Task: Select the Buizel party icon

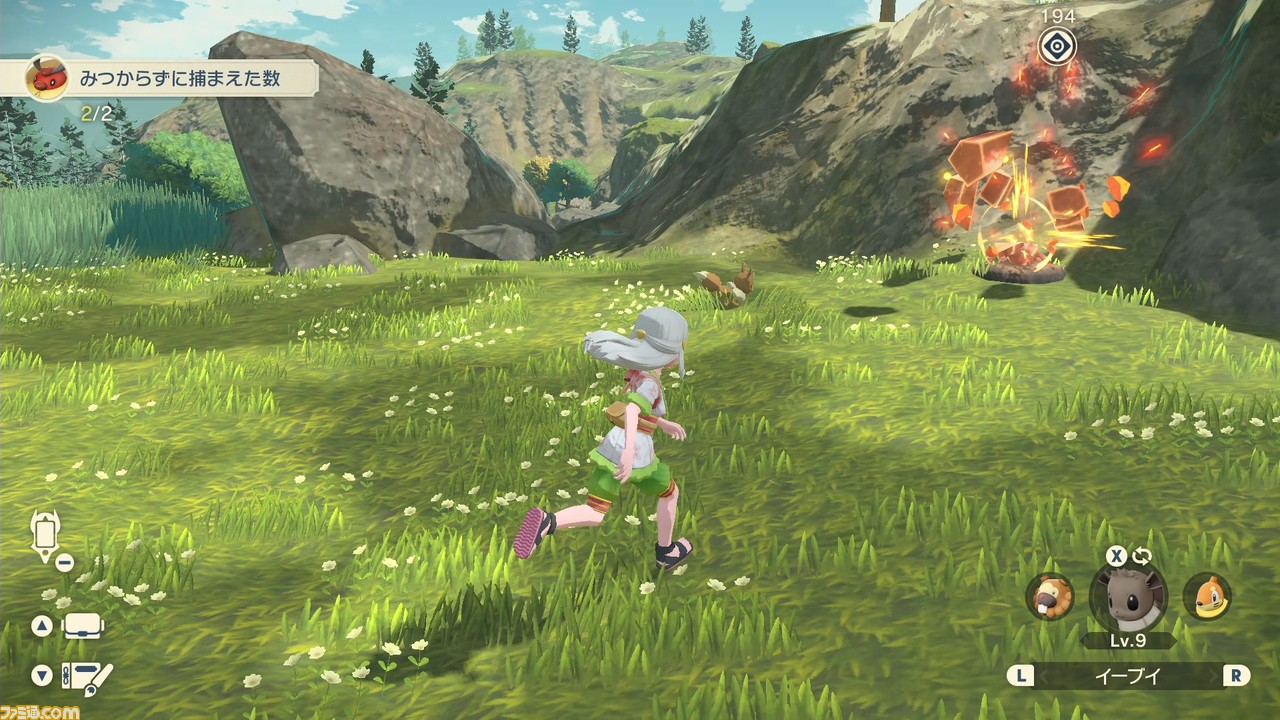Action: [x=1207, y=597]
